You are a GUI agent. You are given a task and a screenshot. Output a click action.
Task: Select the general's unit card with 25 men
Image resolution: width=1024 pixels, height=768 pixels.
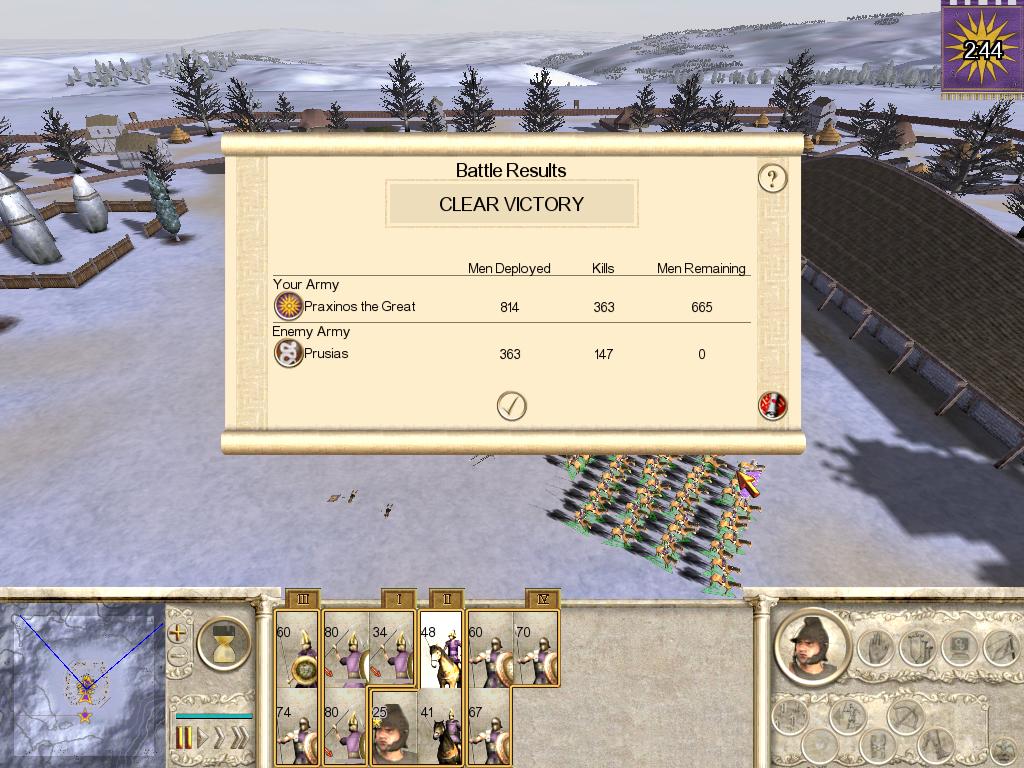pyautogui.click(x=393, y=728)
